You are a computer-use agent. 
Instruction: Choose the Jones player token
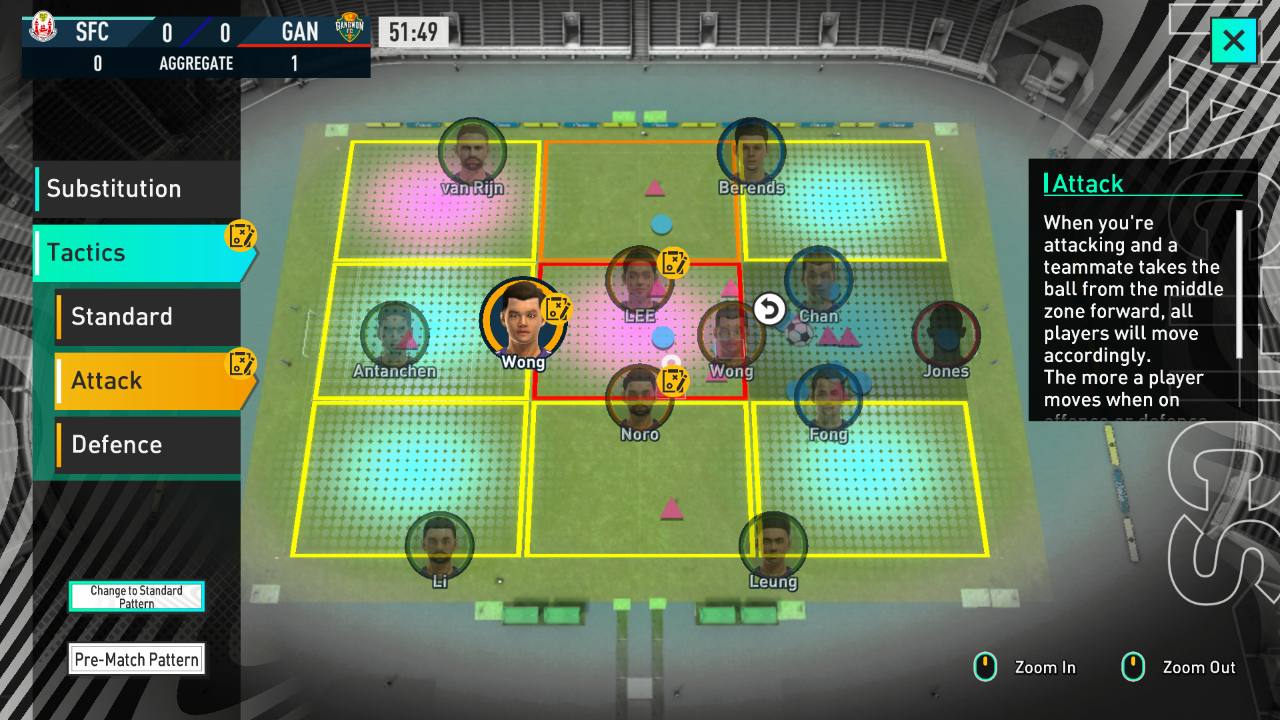[945, 336]
